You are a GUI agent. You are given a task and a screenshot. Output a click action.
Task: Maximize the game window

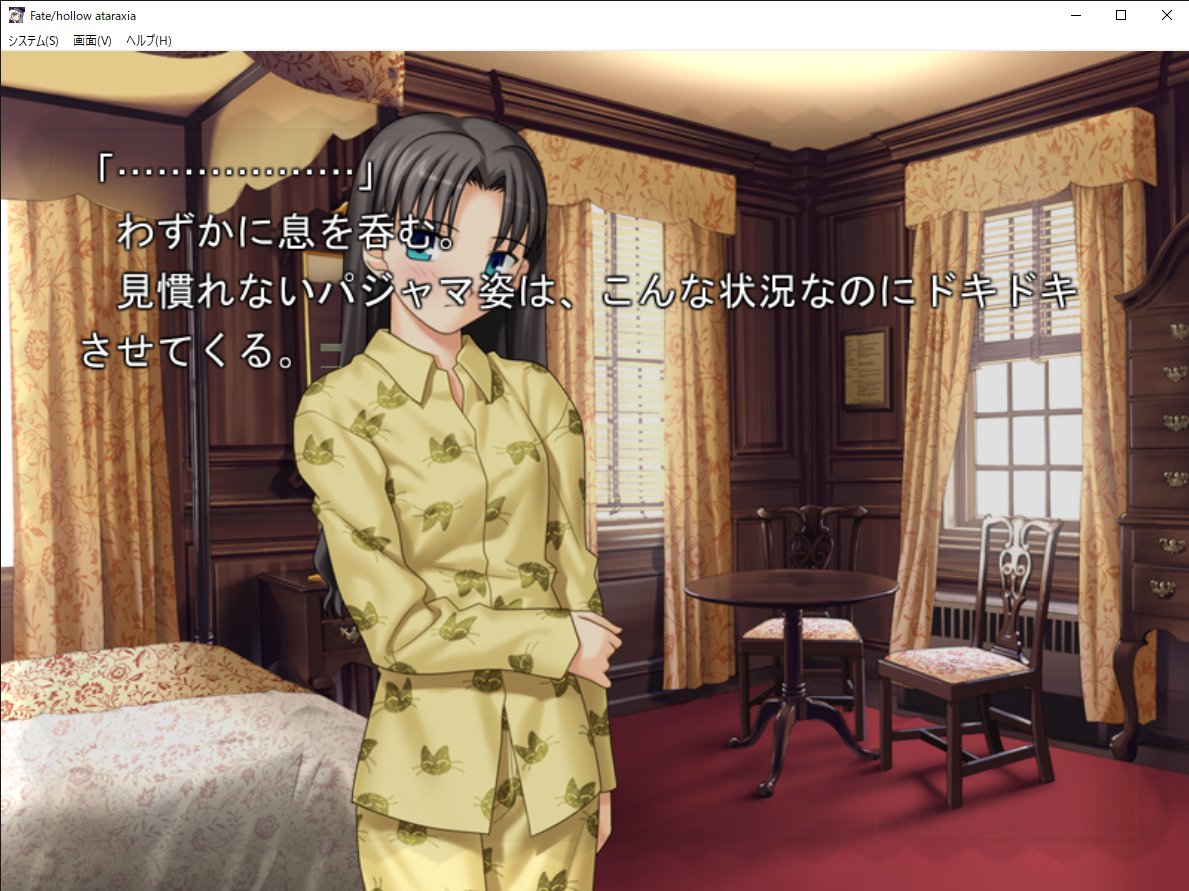pyautogui.click(x=1121, y=15)
